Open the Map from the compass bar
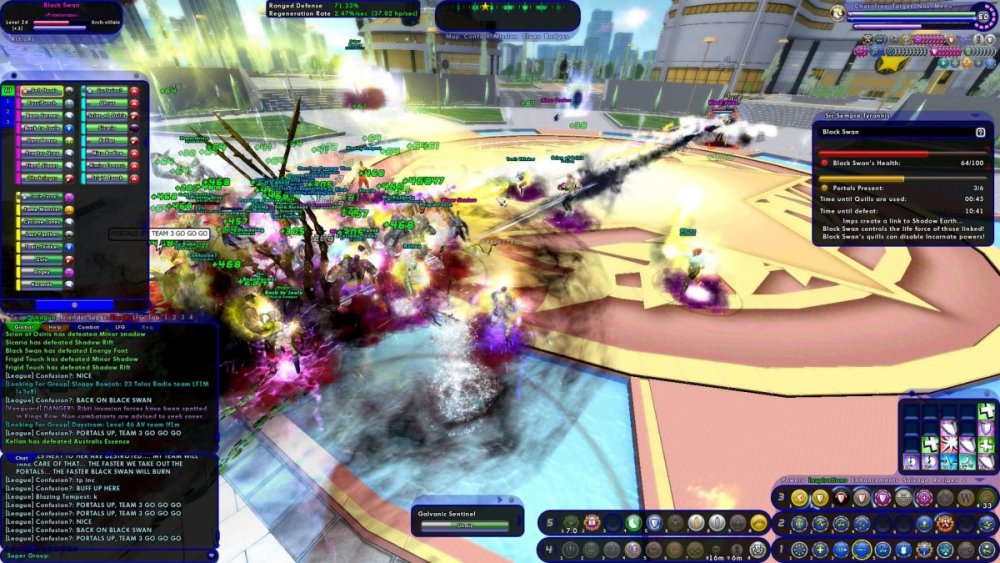This screenshot has width=1000, height=563. 451,37
